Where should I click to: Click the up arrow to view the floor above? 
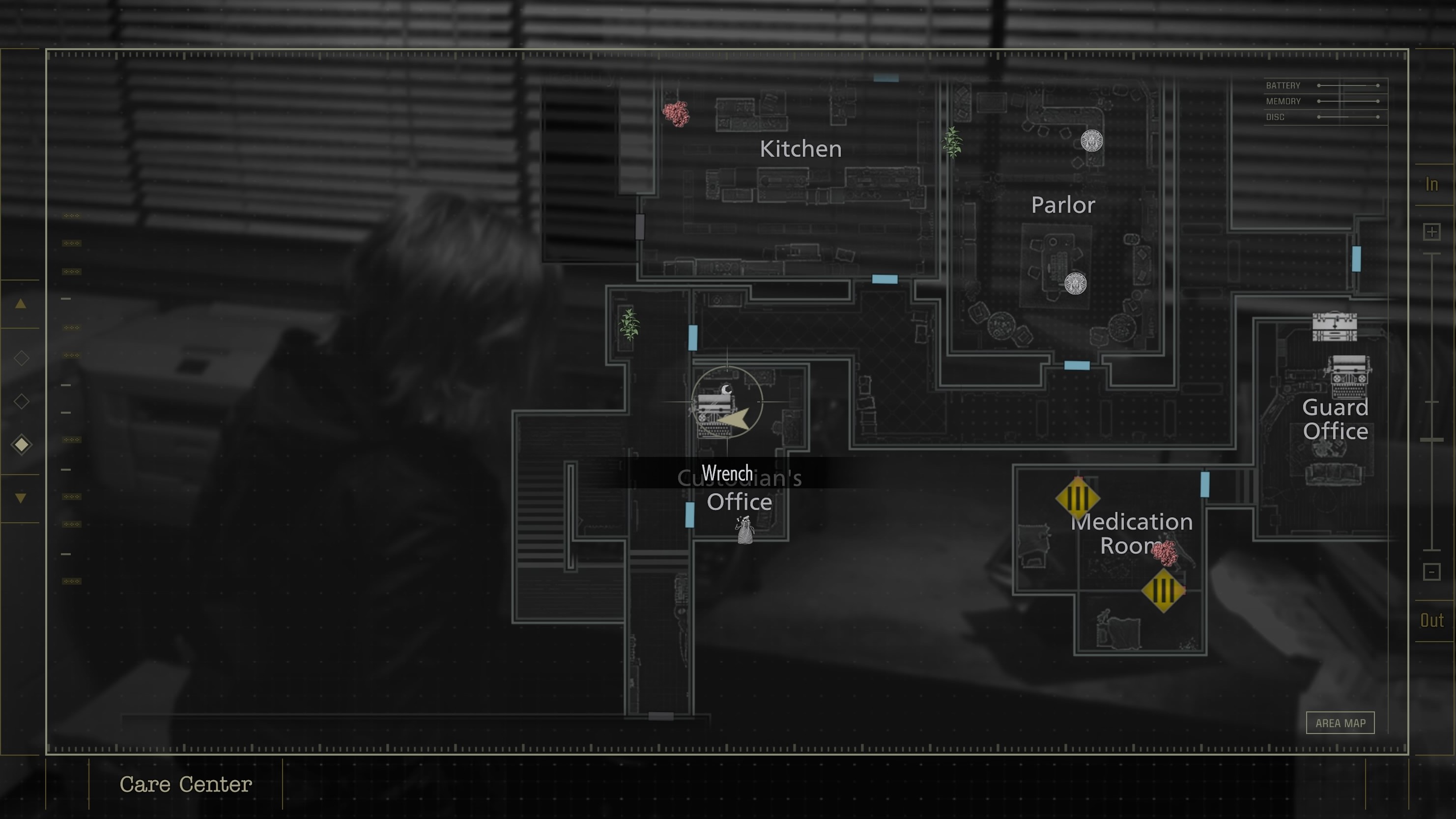point(22,304)
